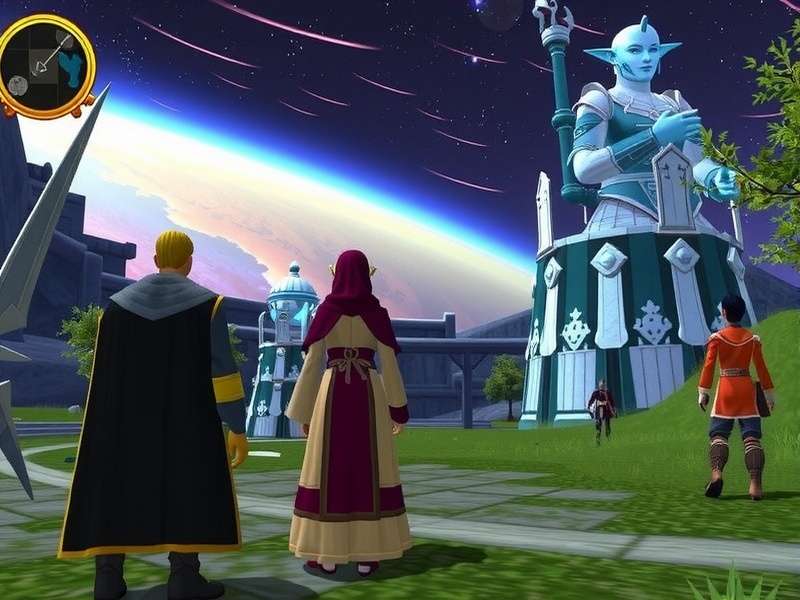800x600 pixels.
Task: Open the gold-ringed circular minimap
Action: point(45,65)
